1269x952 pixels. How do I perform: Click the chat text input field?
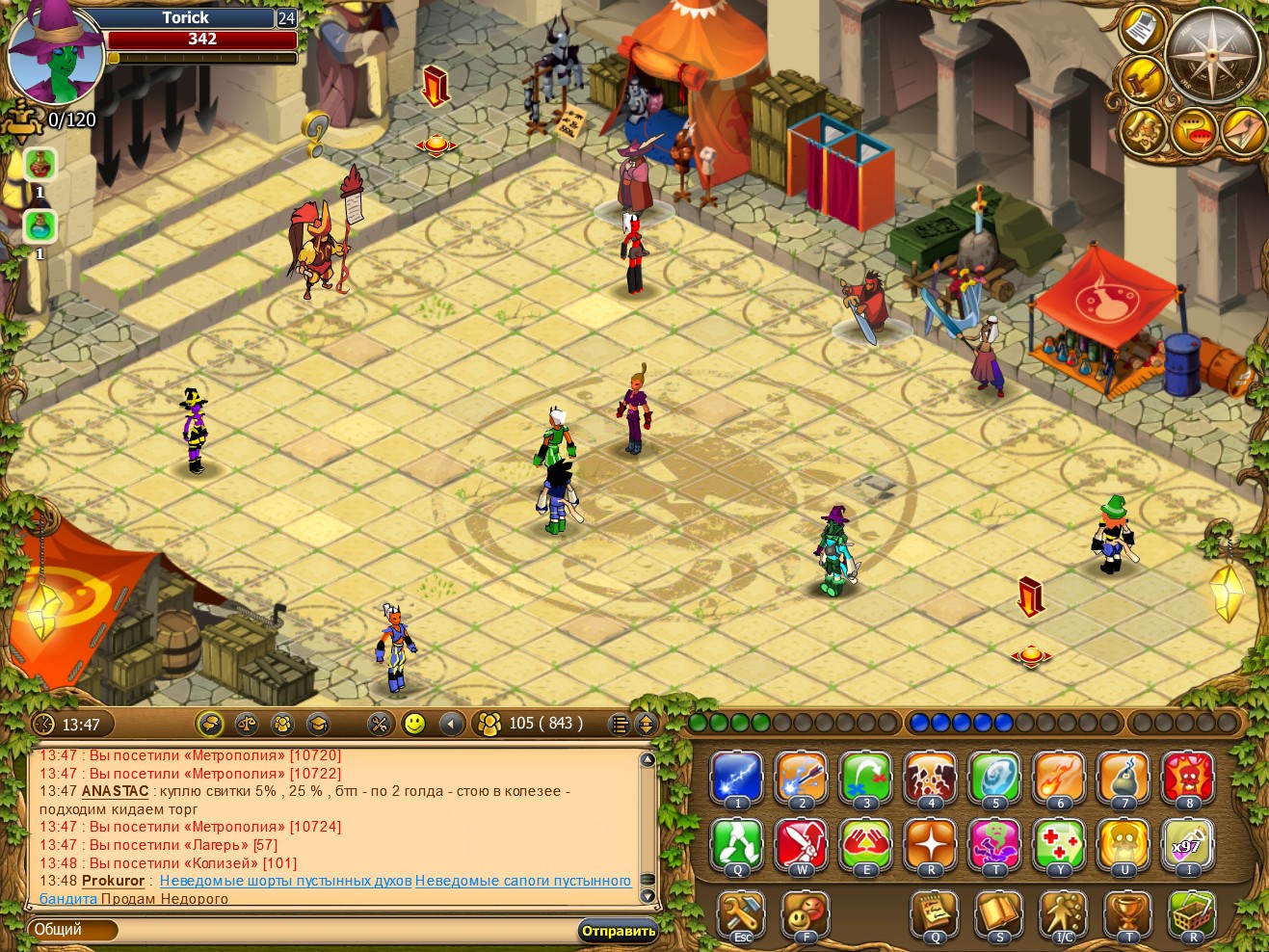[x=347, y=931]
